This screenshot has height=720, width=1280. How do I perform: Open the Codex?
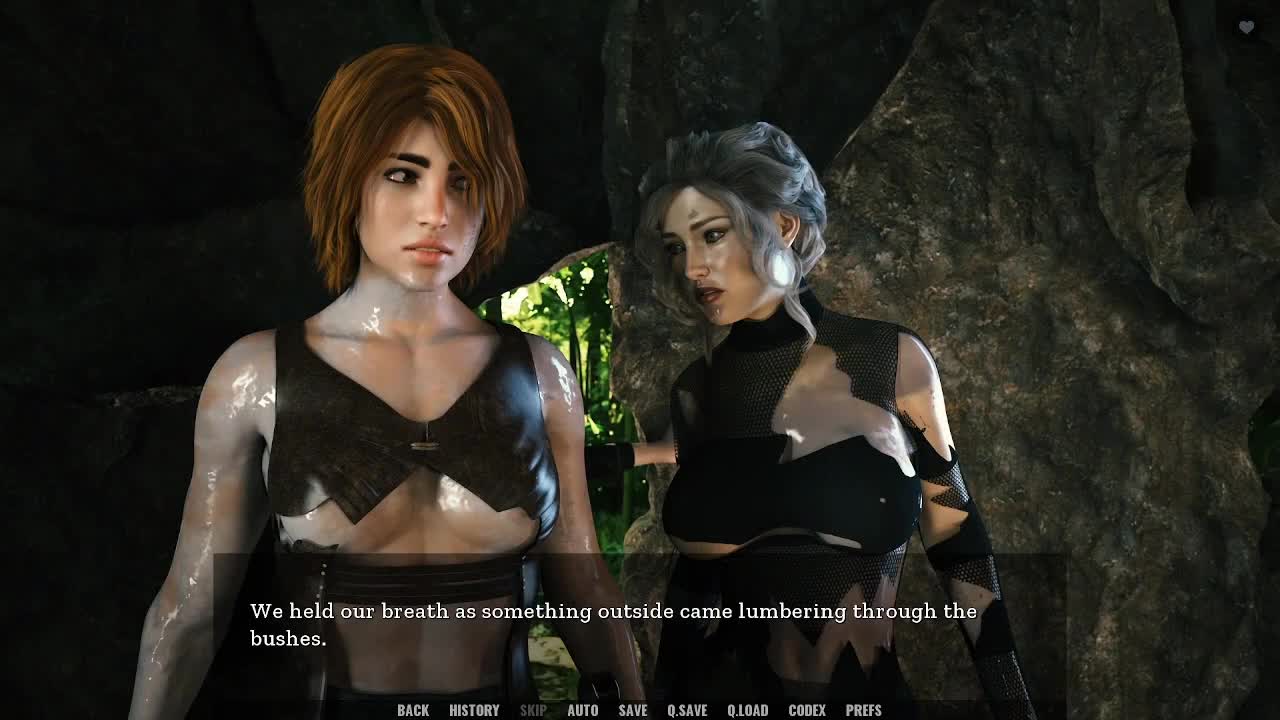coord(807,710)
